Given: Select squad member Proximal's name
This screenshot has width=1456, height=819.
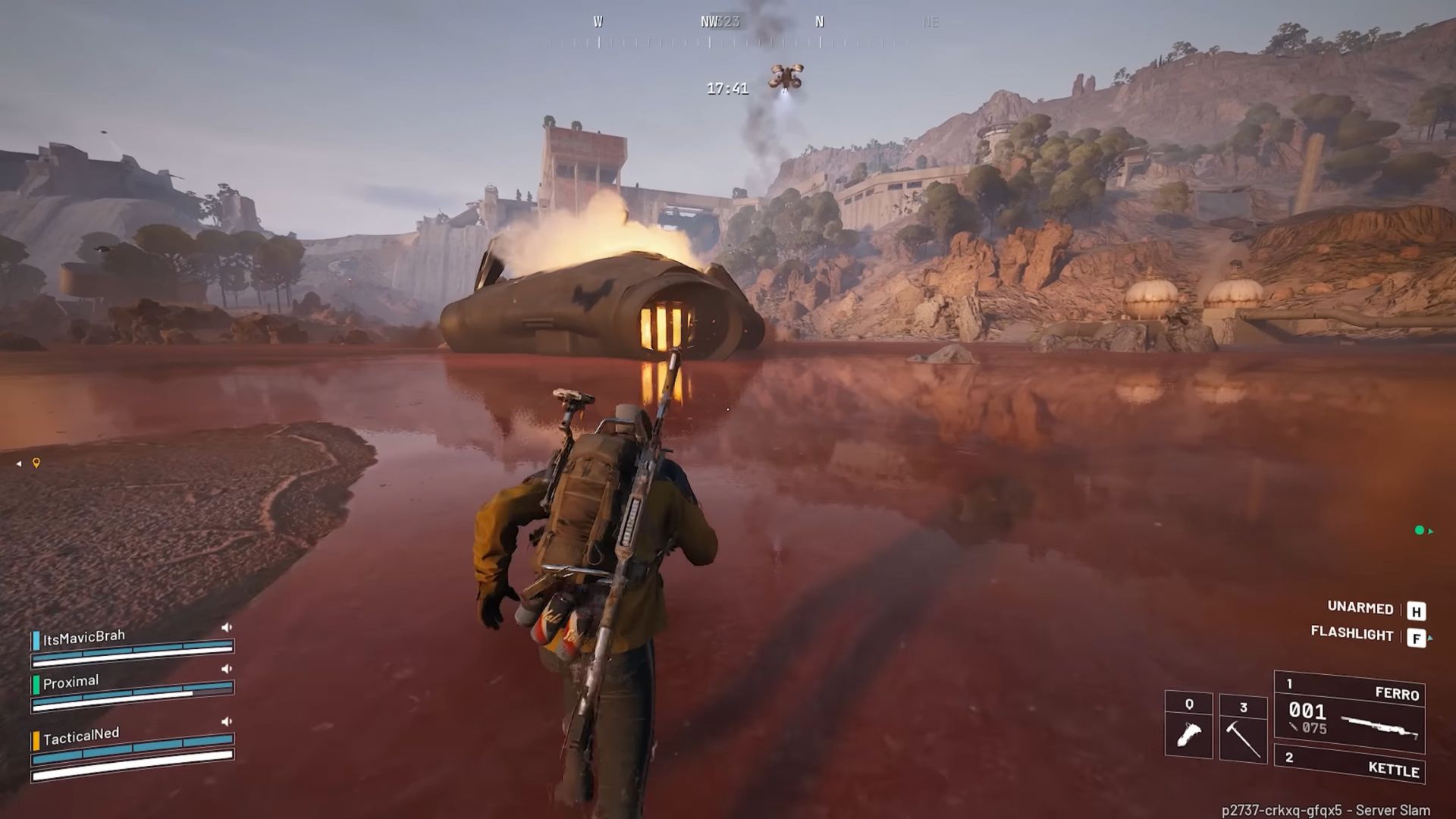Looking at the screenshot, I should click(x=71, y=682).
